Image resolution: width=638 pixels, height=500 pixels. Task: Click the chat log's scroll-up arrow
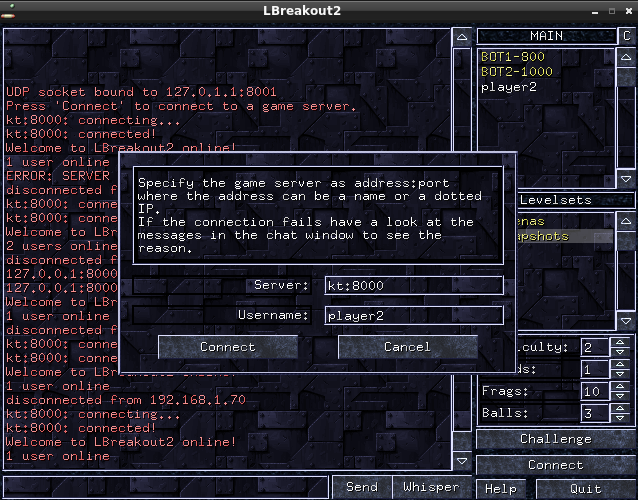[x=461, y=37]
